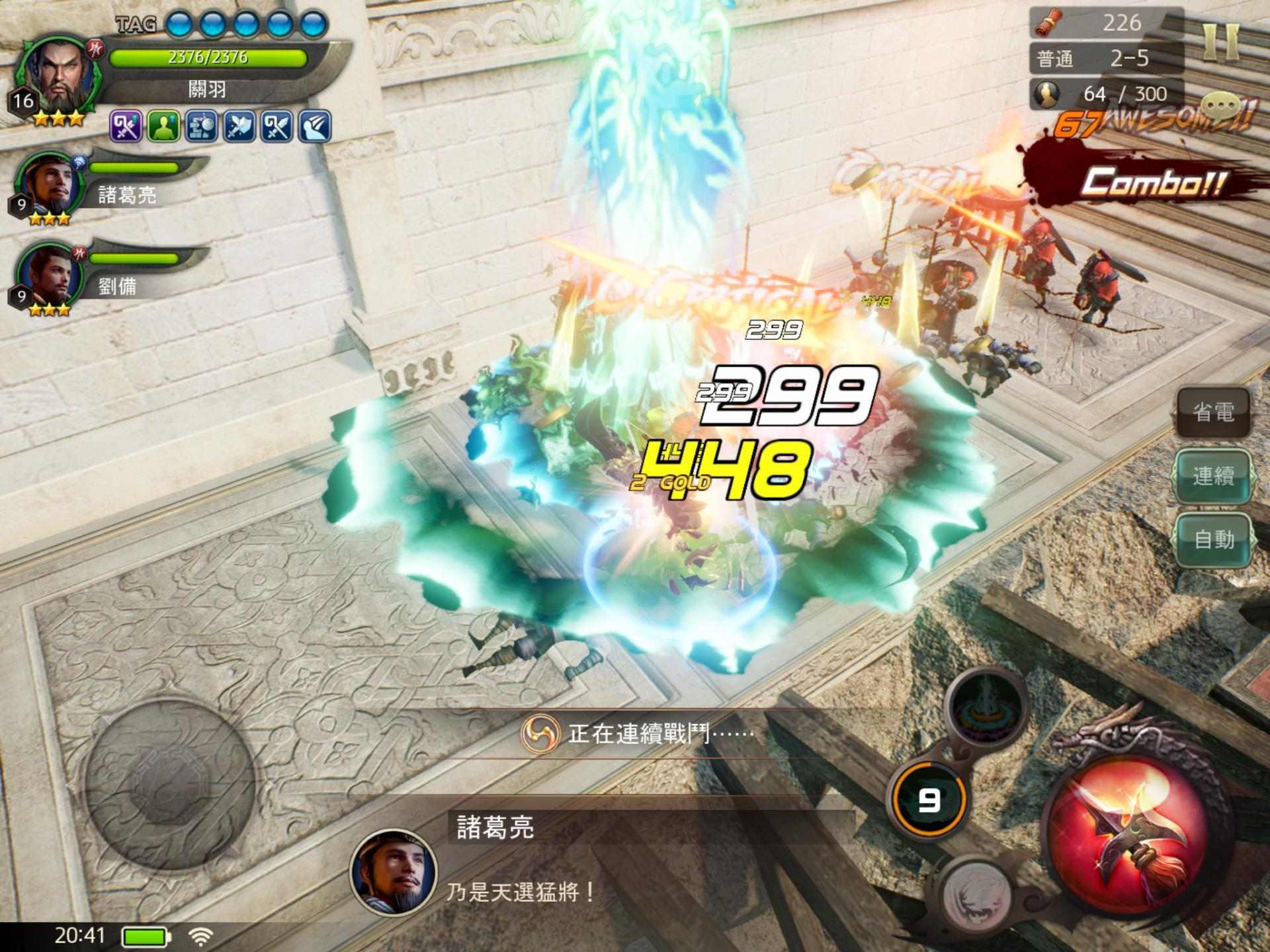Screen dimensions: 1270x952
Task: Touch the virtual movement joystick
Action: [x=170, y=782]
